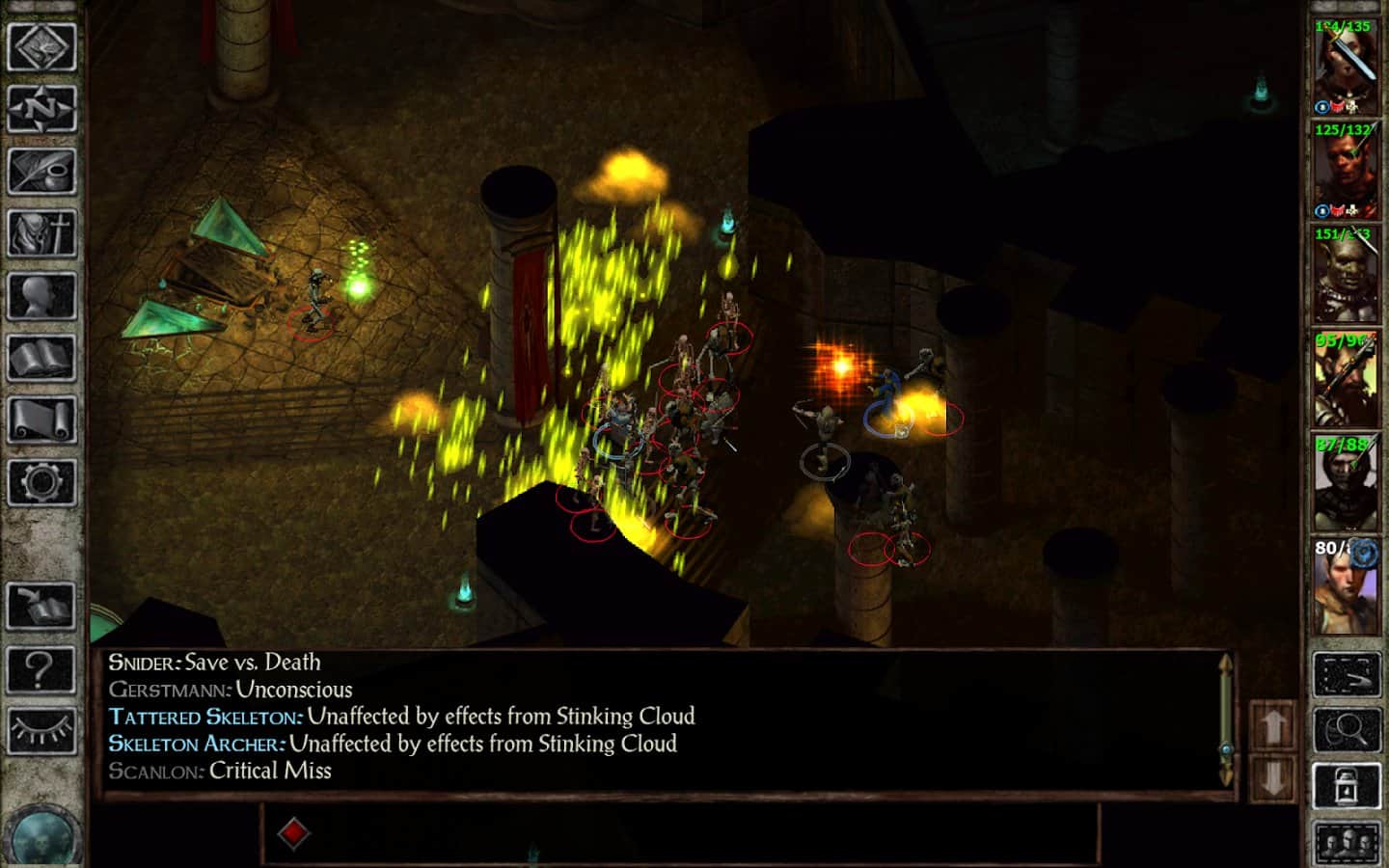Select the whole party with three-helmets button
1389x868 pixels.
1347,844
